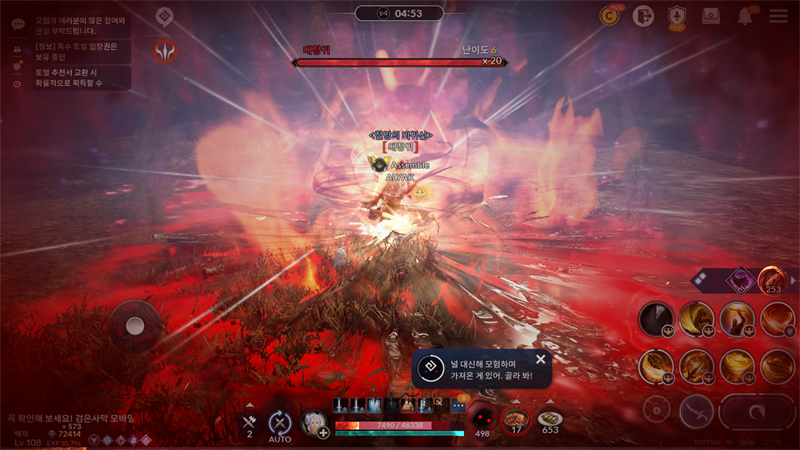Tap the virtual movement joystick
800x450 pixels.
[x=134, y=325]
